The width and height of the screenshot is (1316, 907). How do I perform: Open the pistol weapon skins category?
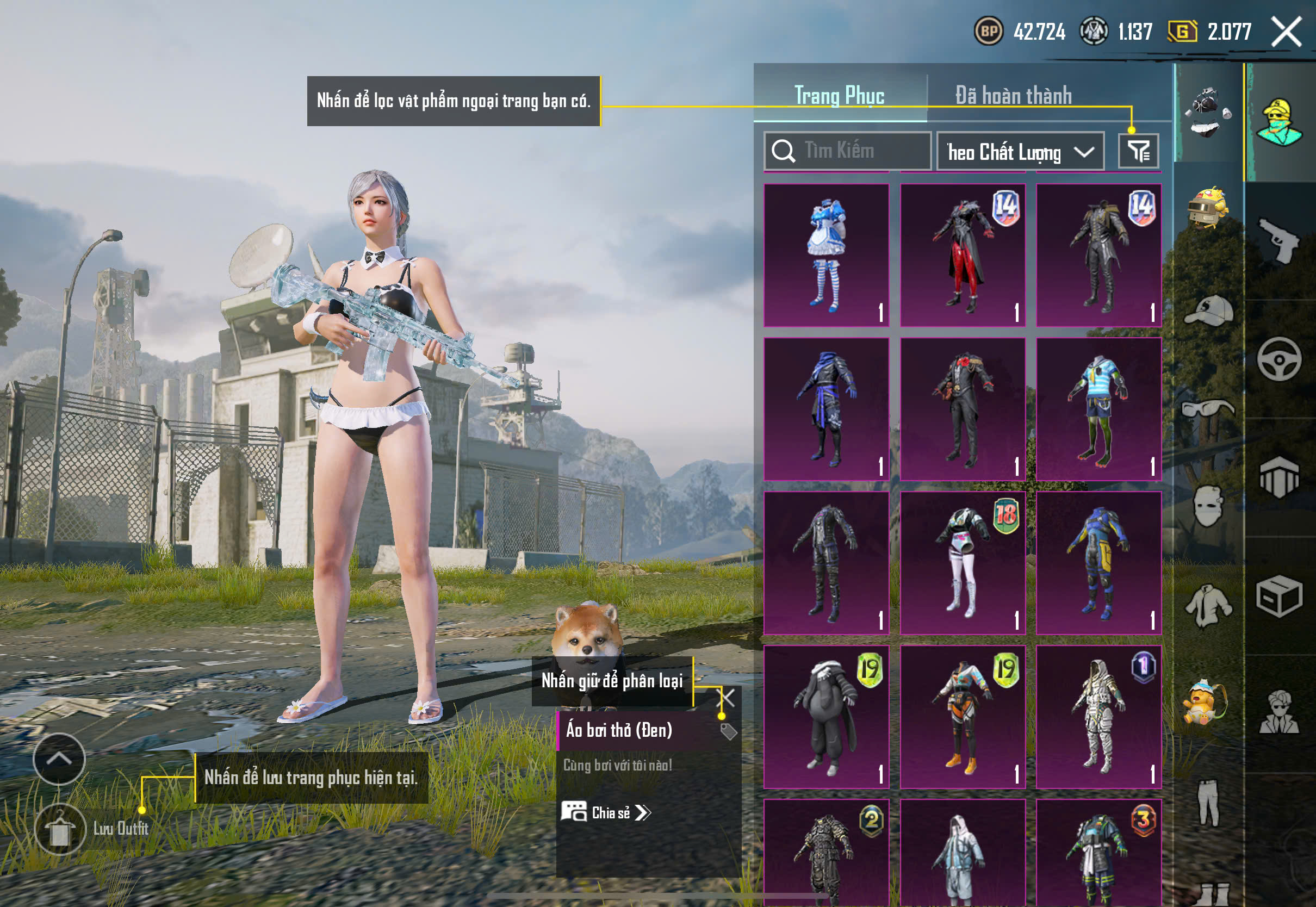click(1279, 240)
